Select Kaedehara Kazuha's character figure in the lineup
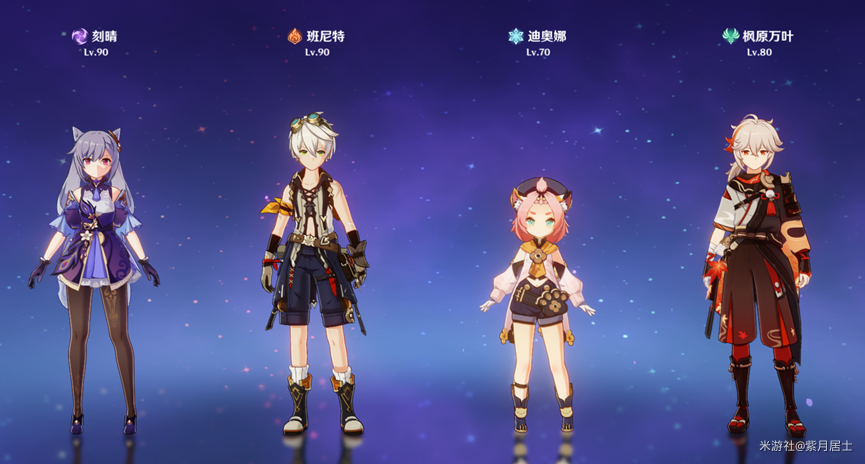 tap(757, 270)
